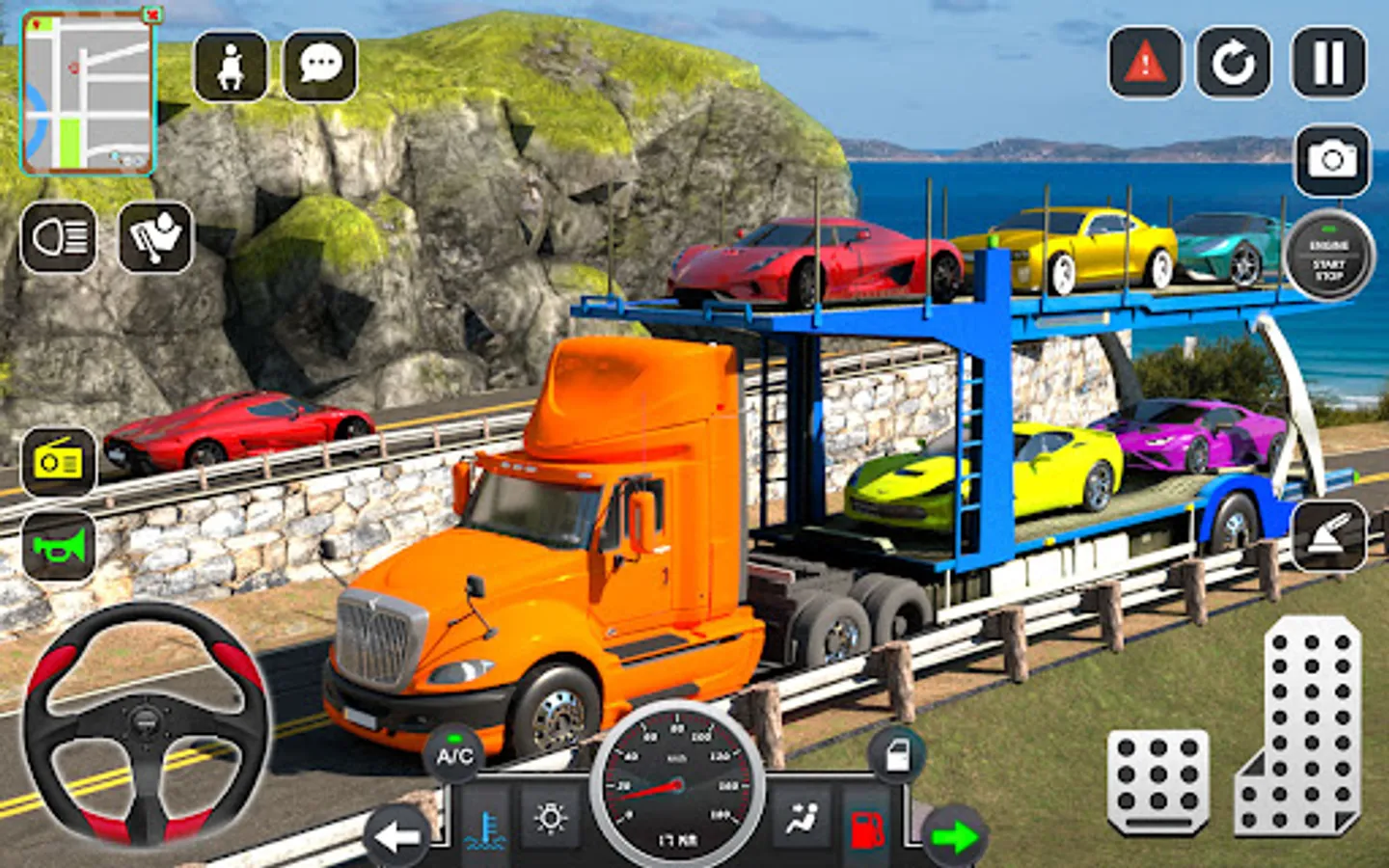
Task: Click the driver seat view icon
Action: point(231,66)
